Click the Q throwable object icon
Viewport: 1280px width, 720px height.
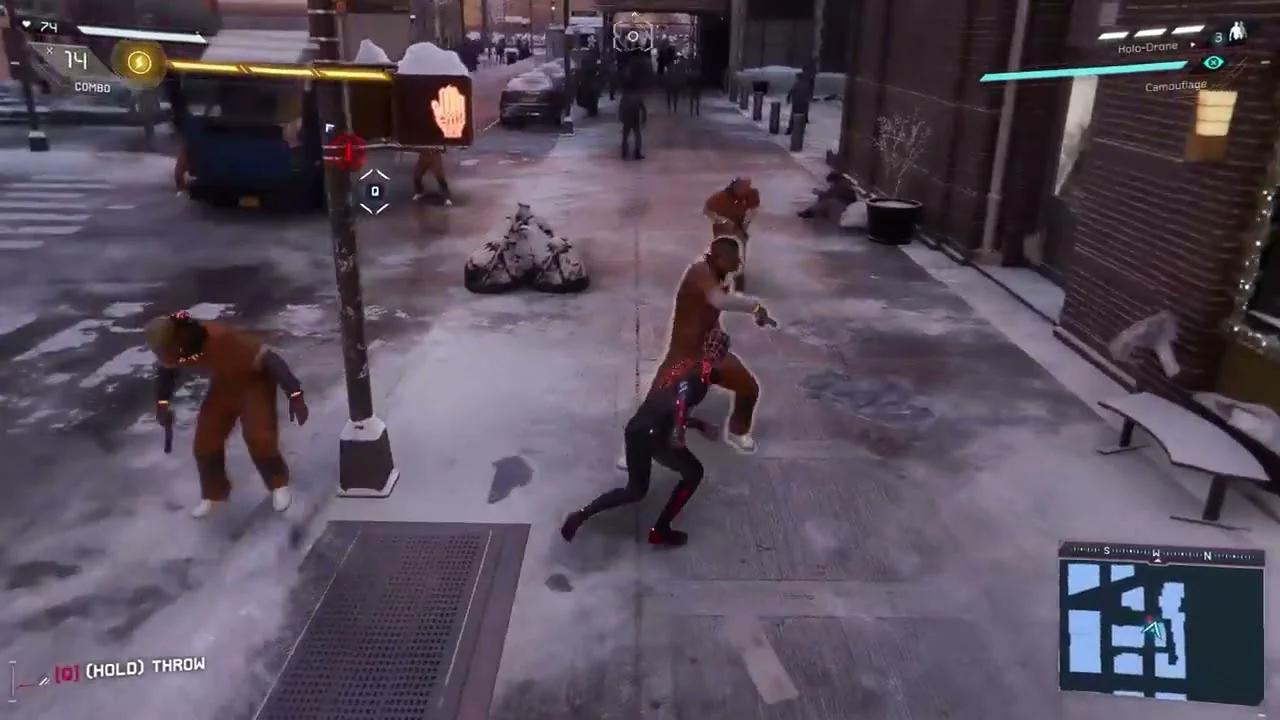point(374,190)
